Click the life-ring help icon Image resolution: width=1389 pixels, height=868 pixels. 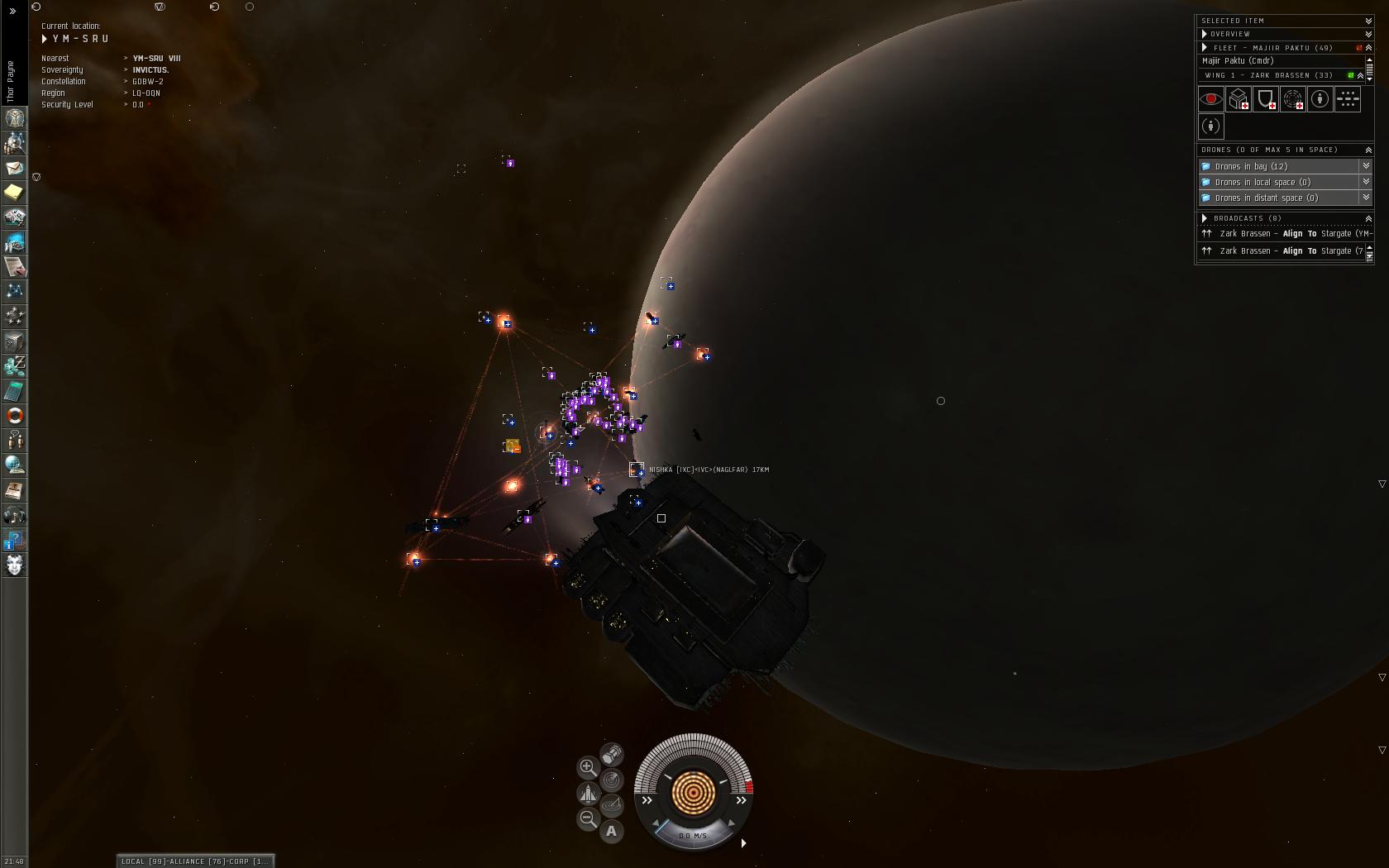click(14, 416)
